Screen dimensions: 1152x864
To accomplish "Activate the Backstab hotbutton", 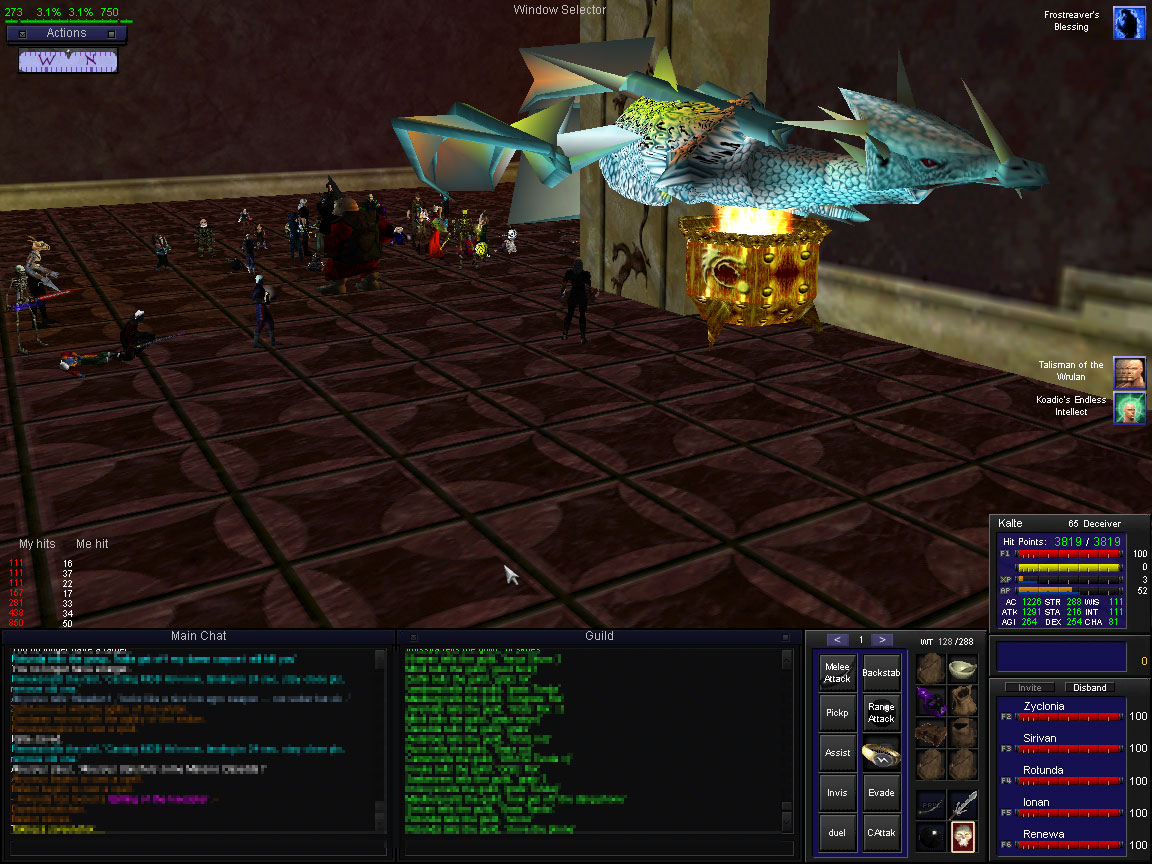I will click(x=881, y=673).
